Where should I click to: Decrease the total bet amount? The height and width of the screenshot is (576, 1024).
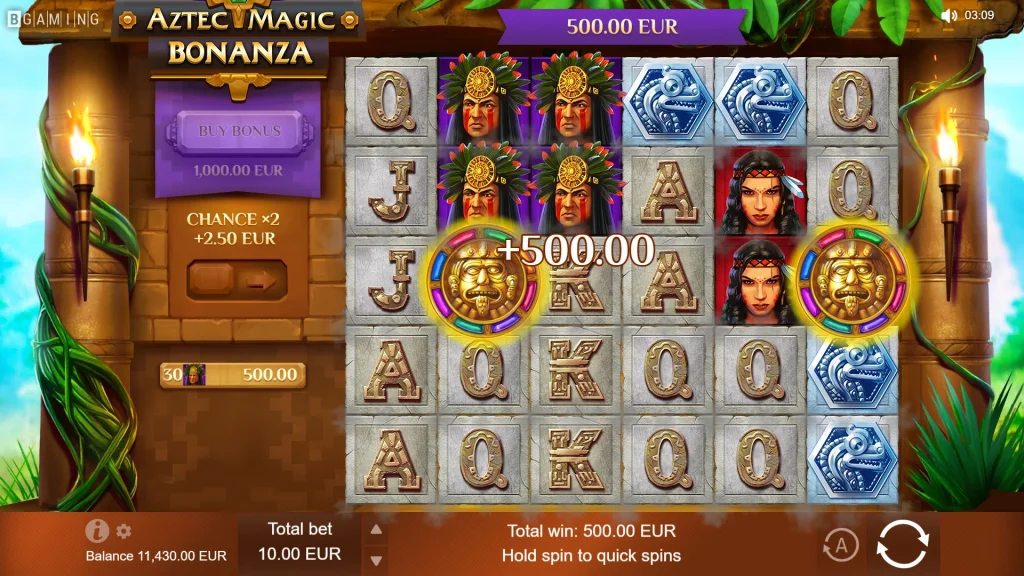tap(375, 559)
